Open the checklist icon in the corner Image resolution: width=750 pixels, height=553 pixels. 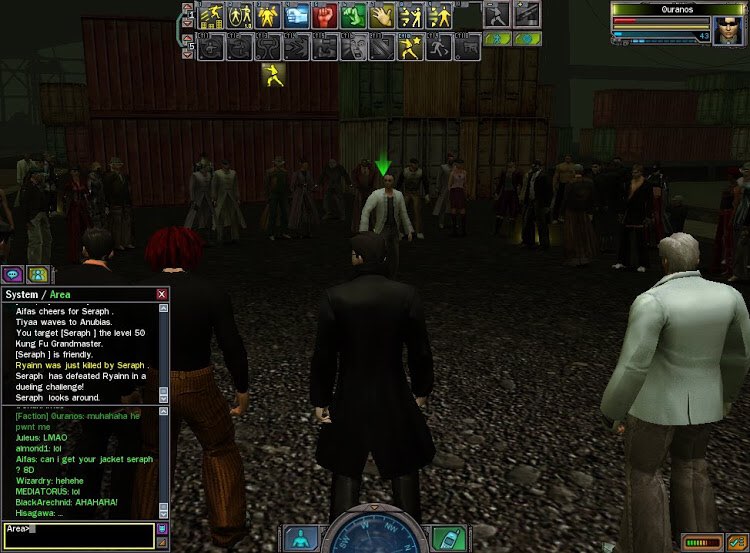click(737, 541)
